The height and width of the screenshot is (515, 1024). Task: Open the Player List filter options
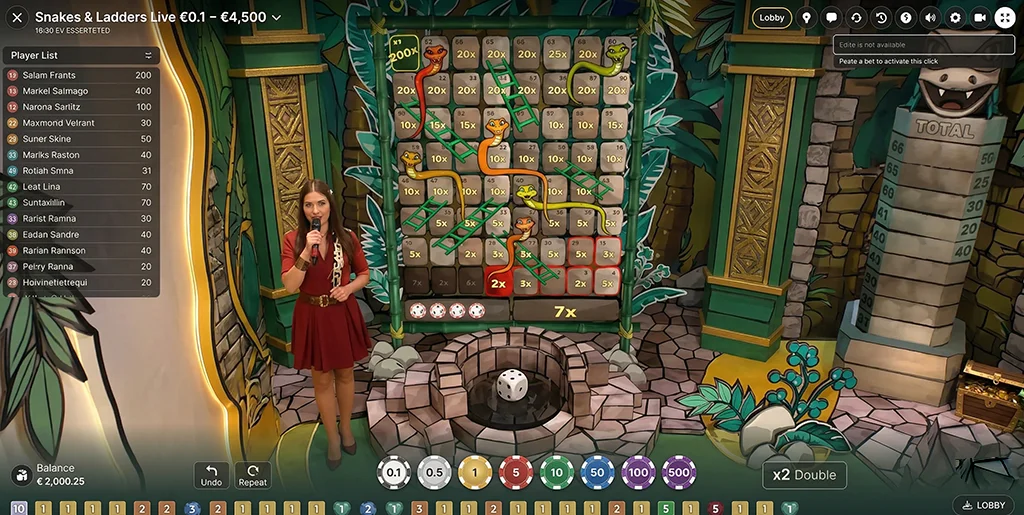coord(149,55)
